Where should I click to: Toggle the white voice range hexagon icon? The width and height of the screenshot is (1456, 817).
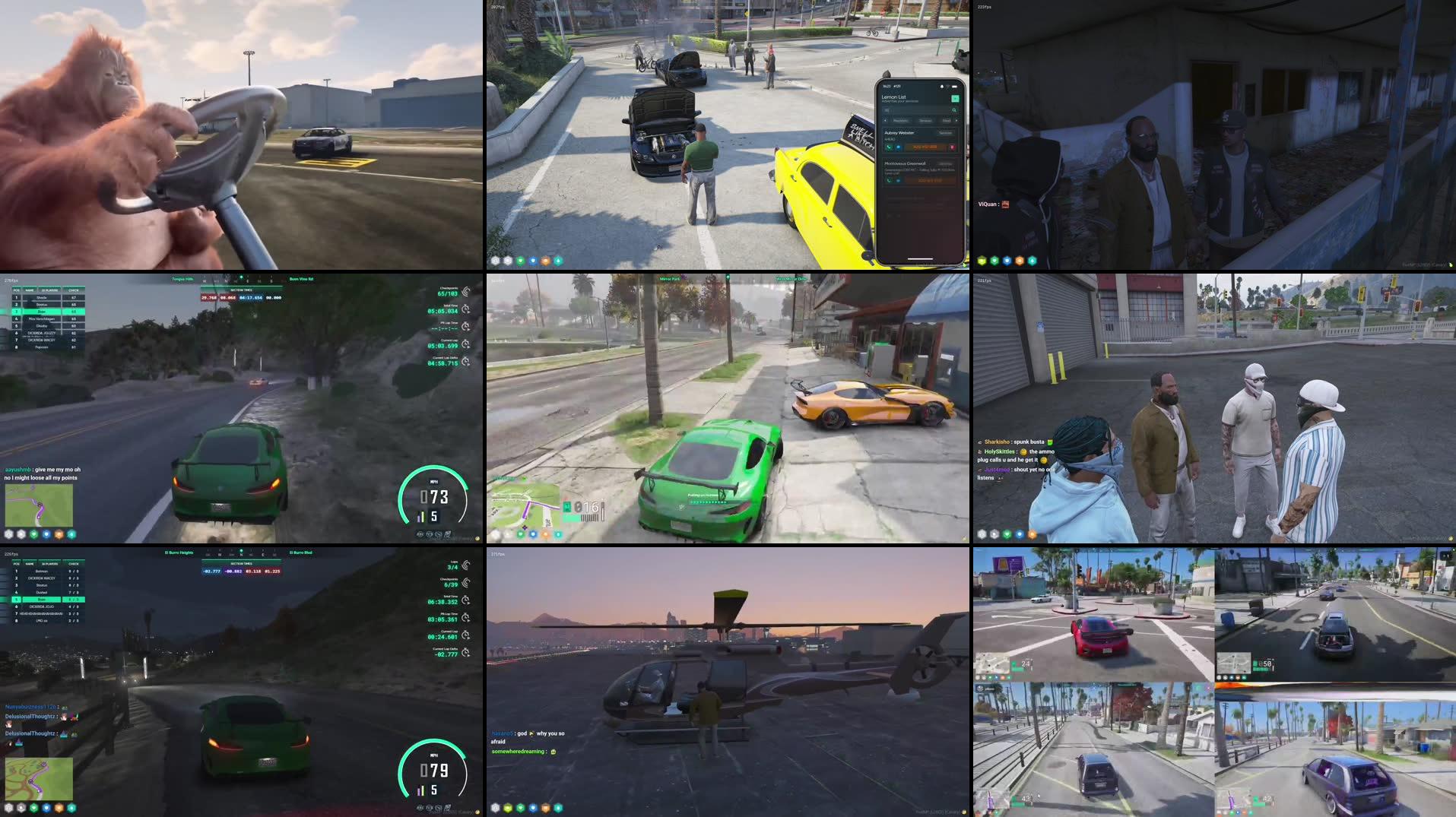[x=496, y=261]
